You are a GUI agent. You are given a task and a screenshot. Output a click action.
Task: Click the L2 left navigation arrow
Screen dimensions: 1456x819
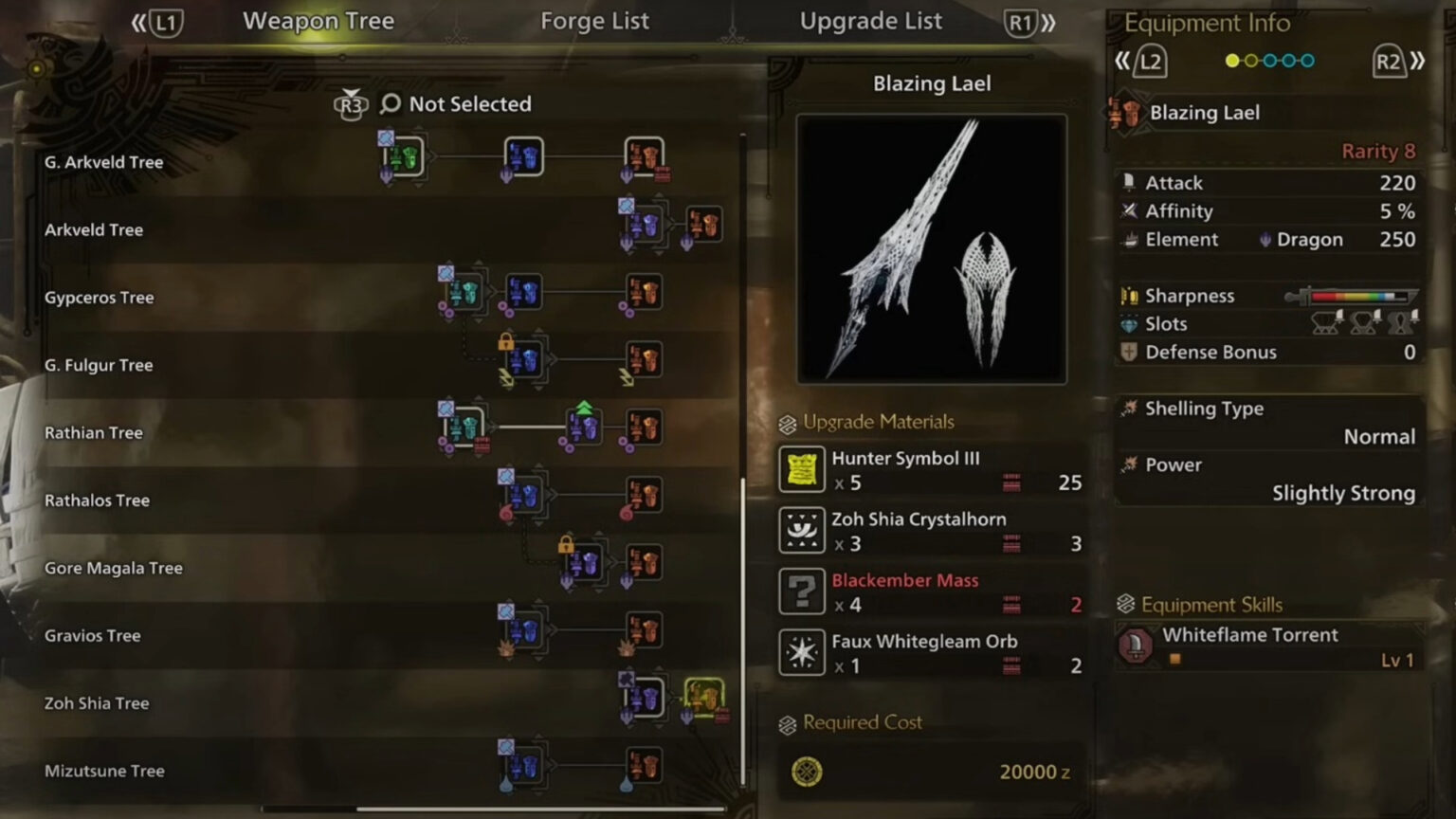[x=1124, y=60]
